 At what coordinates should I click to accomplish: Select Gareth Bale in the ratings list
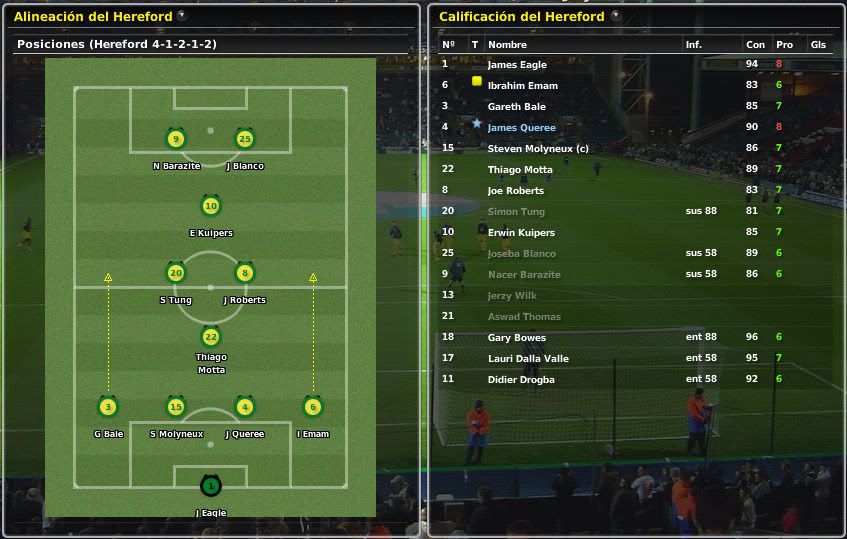pyautogui.click(x=516, y=107)
